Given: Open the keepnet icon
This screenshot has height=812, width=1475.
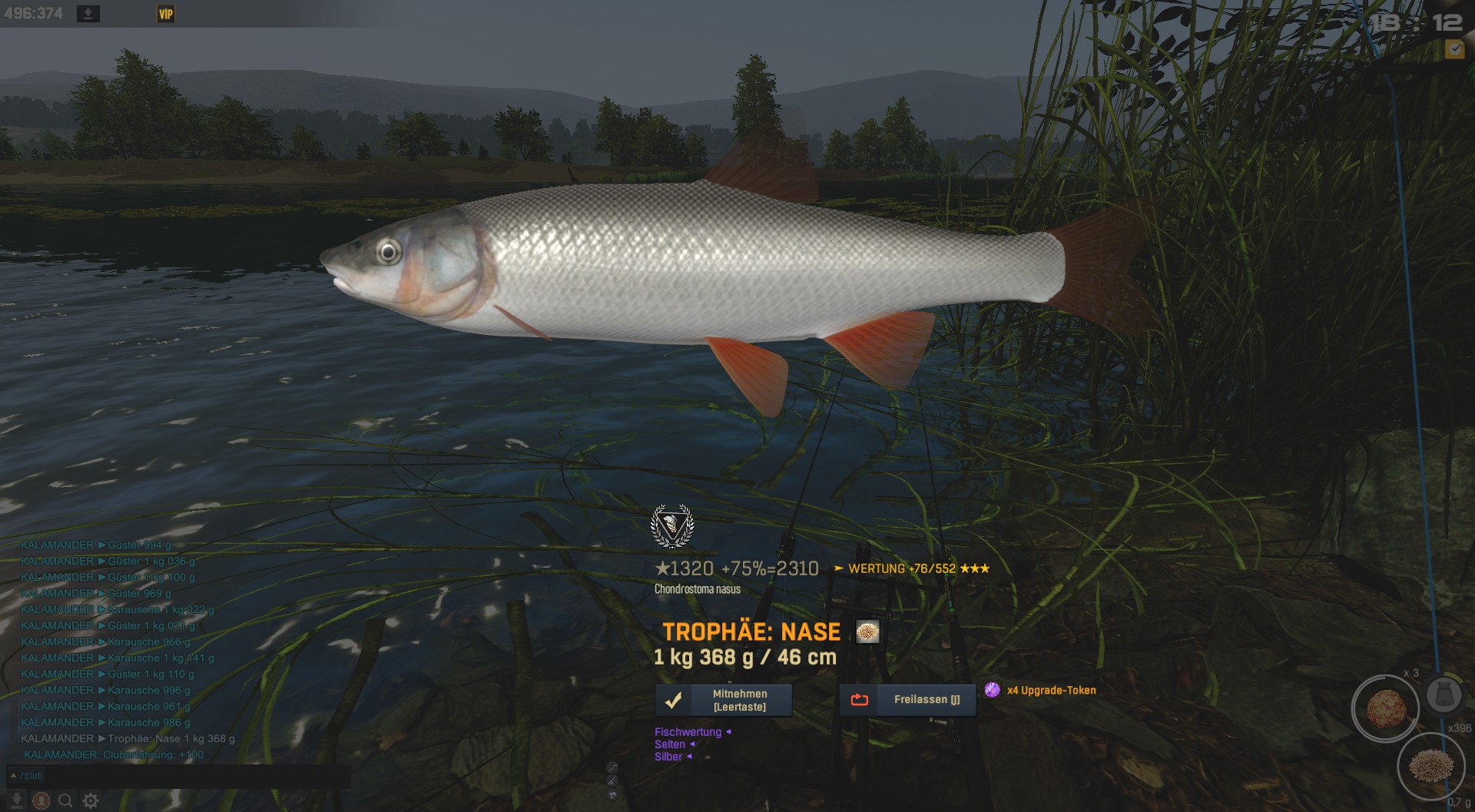Looking at the screenshot, I should click(x=1444, y=695).
